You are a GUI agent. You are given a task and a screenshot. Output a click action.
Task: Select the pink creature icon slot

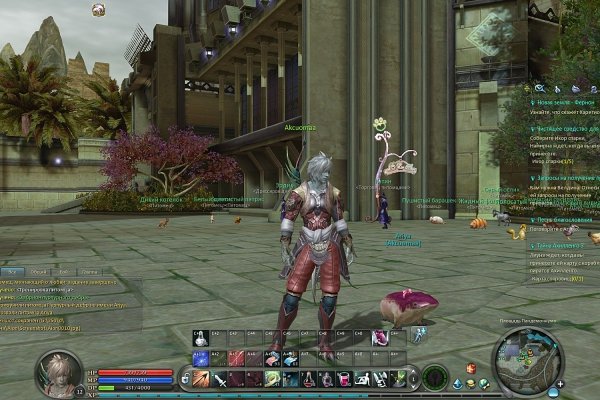pyautogui.click(x=380, y=340)
